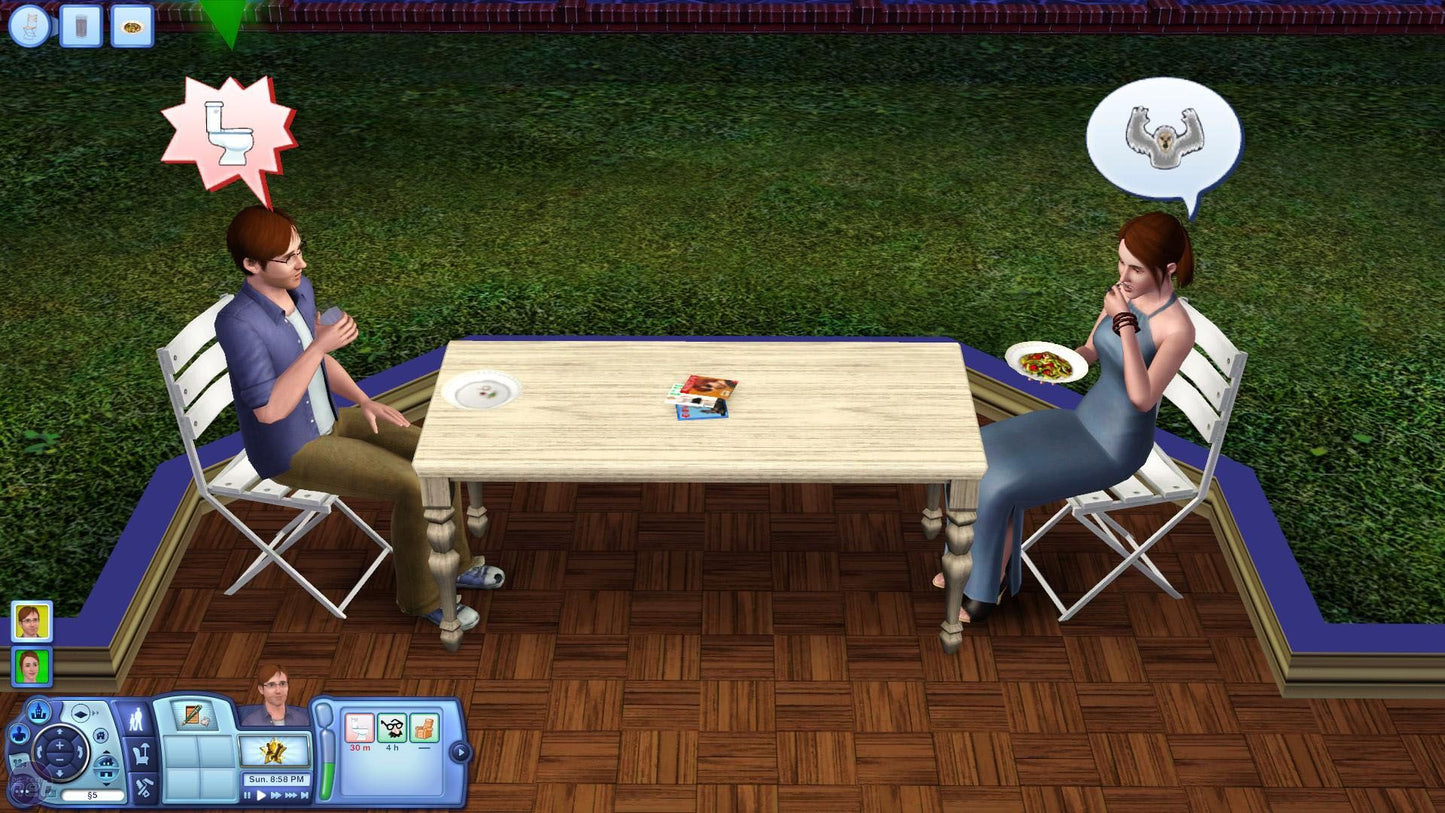Pause the game simulation

tap(247, 796)
